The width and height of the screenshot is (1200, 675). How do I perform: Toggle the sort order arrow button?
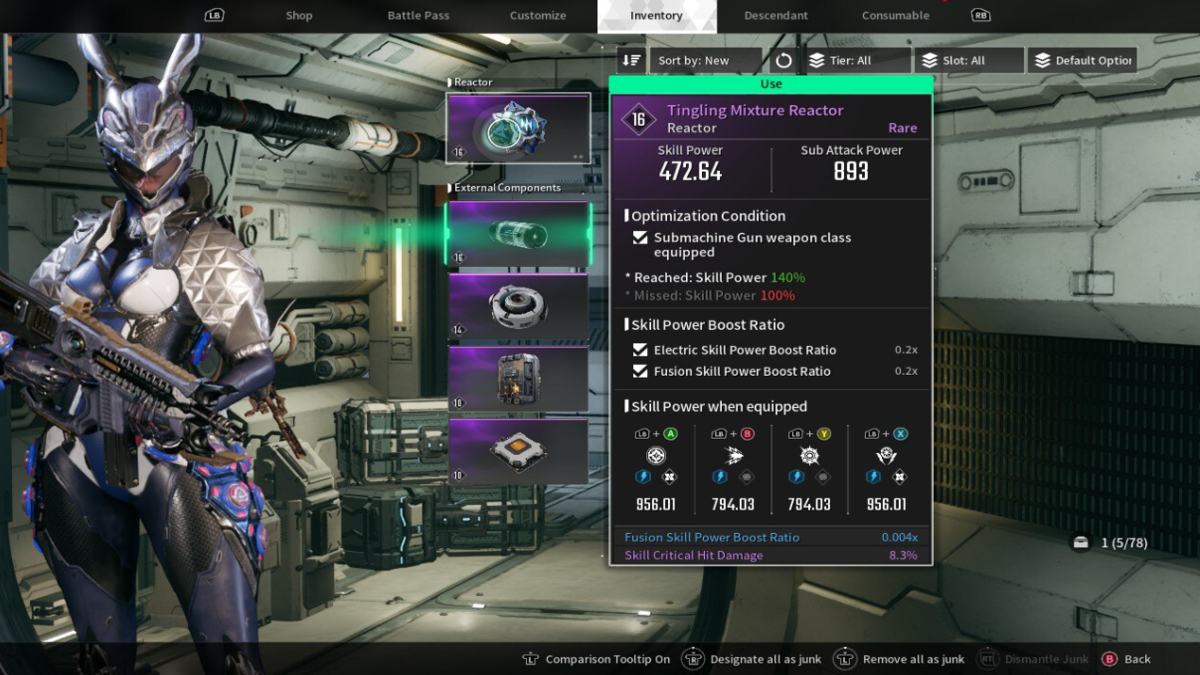pos(631,61)
